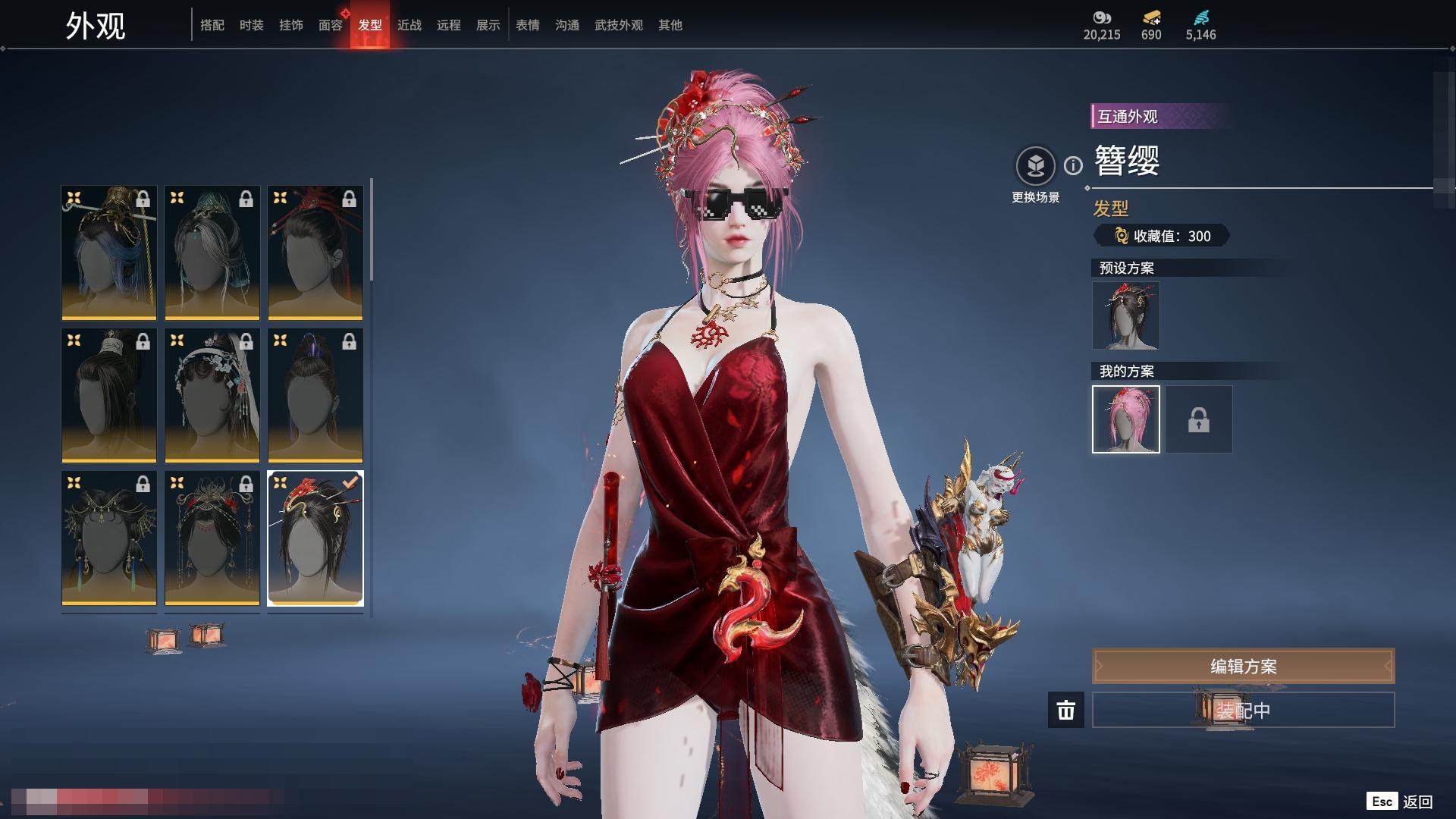This screenshot has height=819, width=1456.
Task: Select the 沟通 communication tab
Action: click(567, 25)
